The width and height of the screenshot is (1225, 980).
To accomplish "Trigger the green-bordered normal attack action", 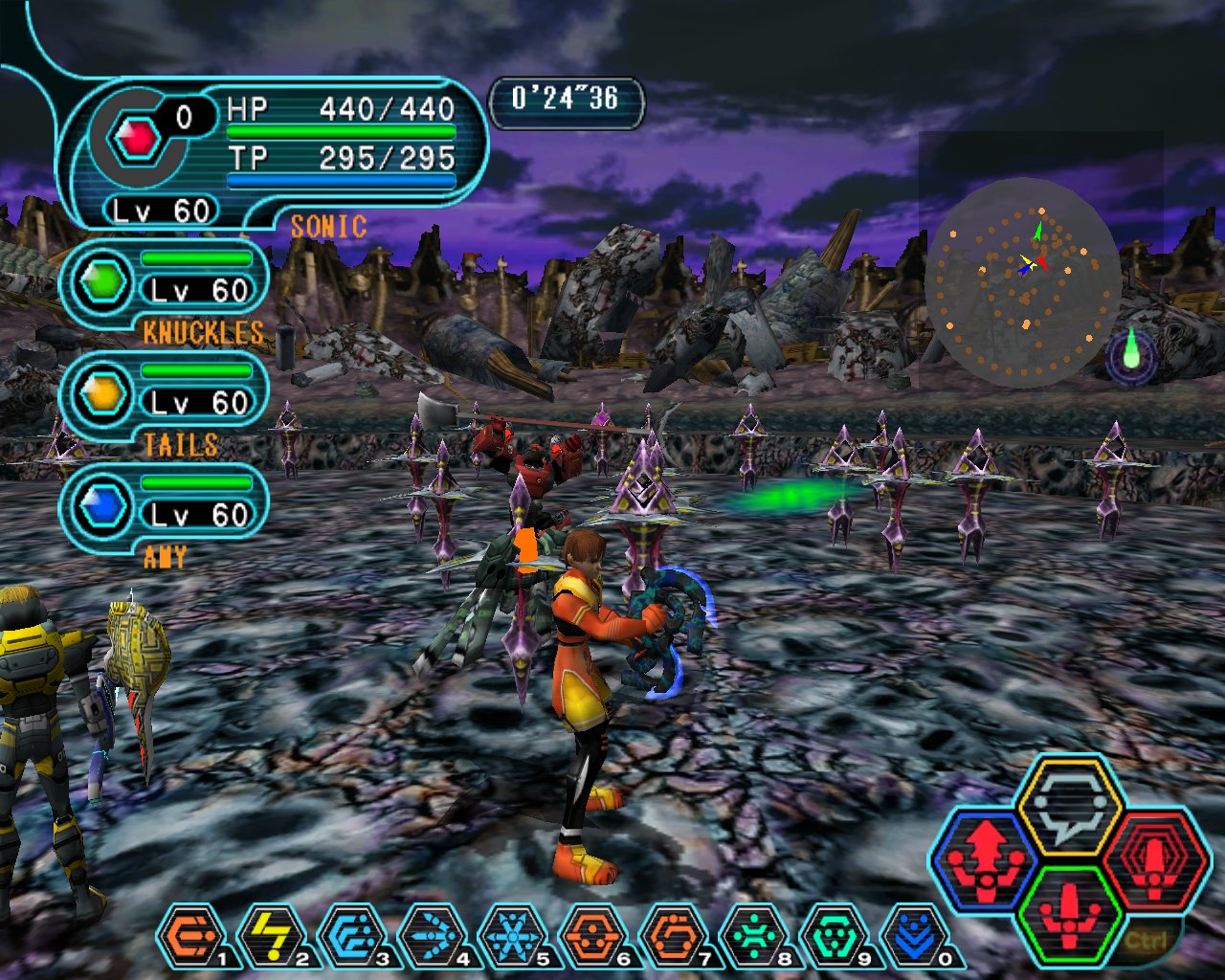I will [1069, 912].
